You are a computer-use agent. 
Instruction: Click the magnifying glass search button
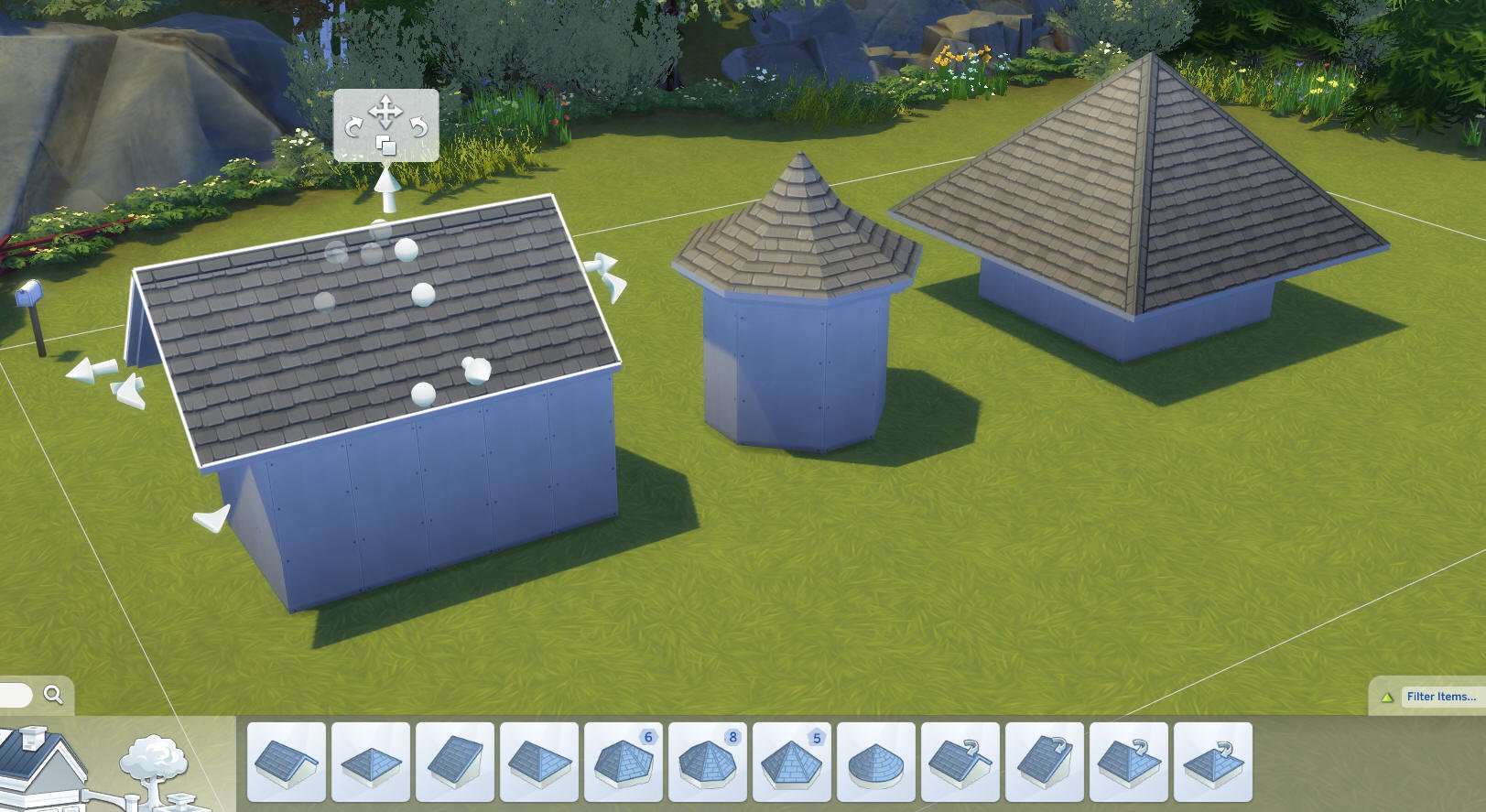click(x=53, y=695)
